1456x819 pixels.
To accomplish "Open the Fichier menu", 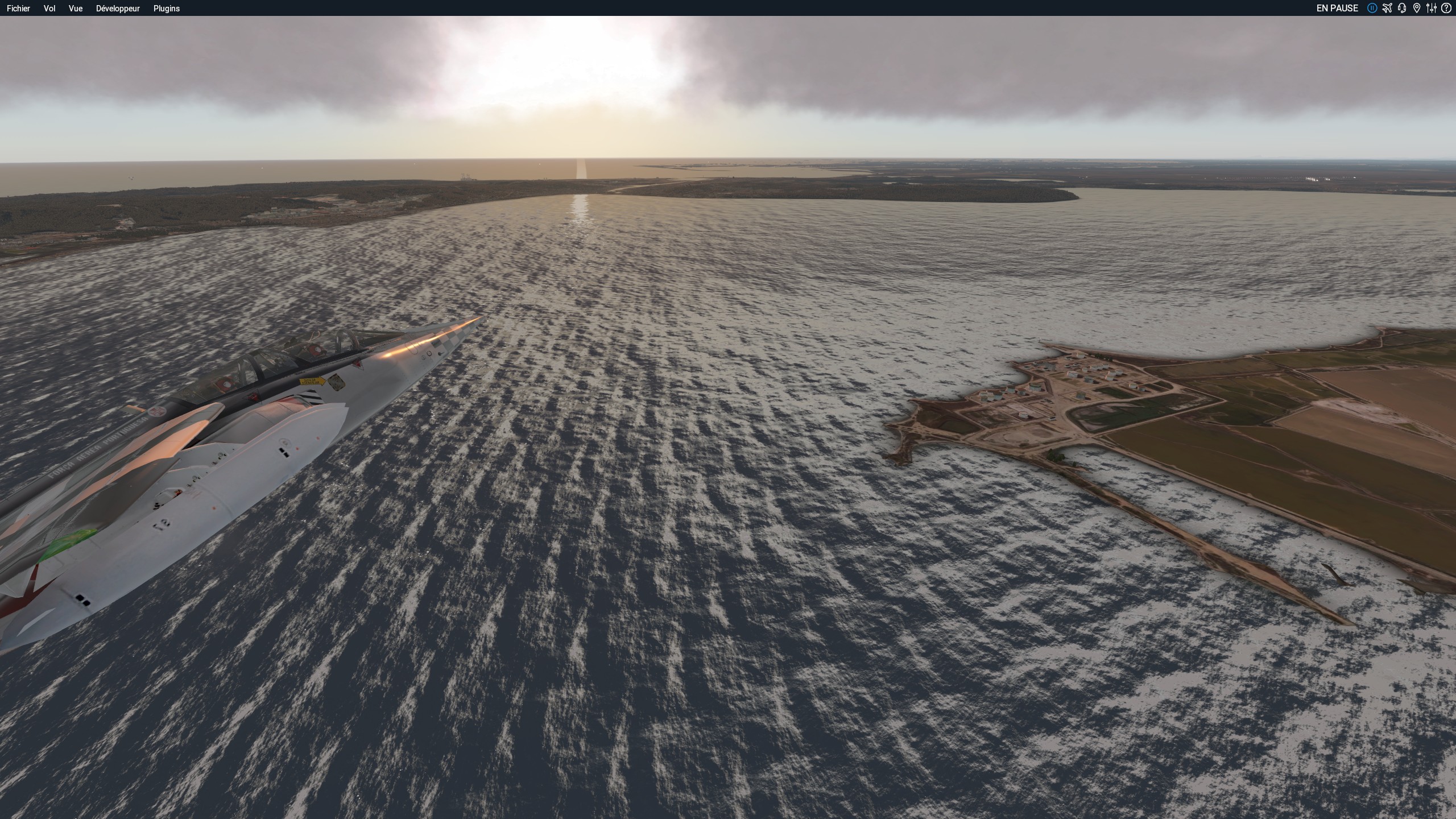I will point(18,9).
